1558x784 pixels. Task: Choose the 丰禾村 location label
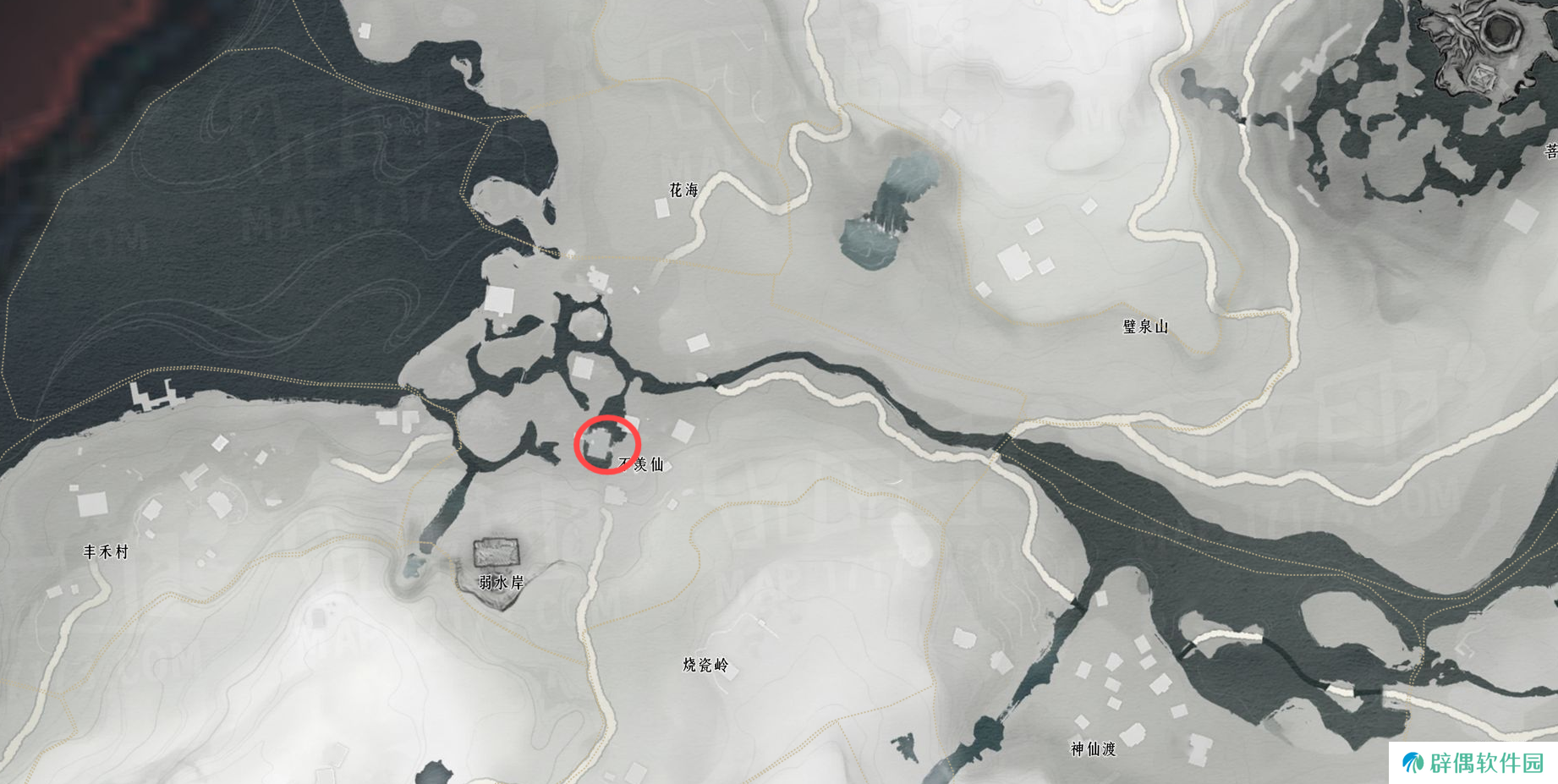tap(106, 552)
